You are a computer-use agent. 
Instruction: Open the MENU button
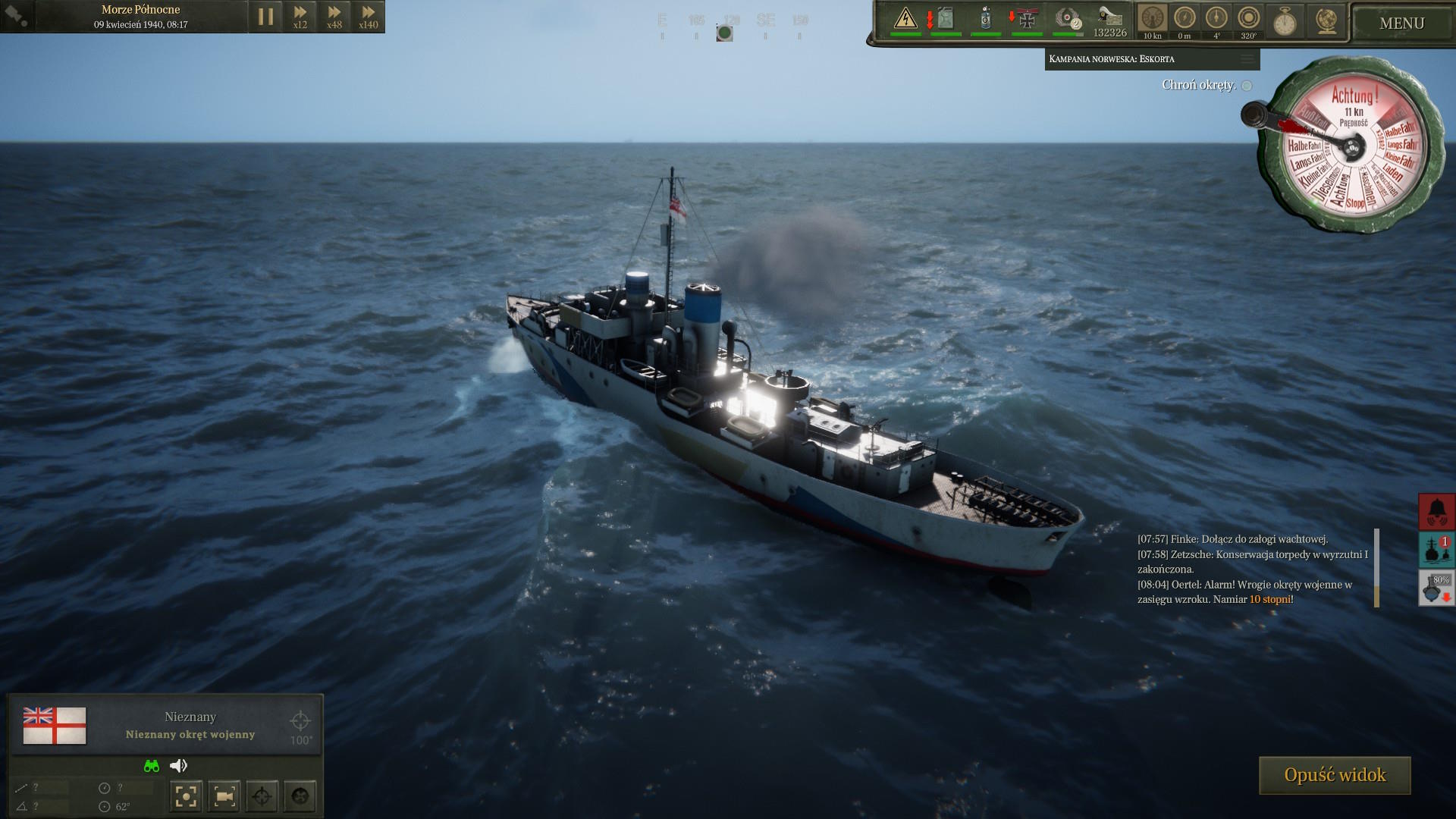1401,23
